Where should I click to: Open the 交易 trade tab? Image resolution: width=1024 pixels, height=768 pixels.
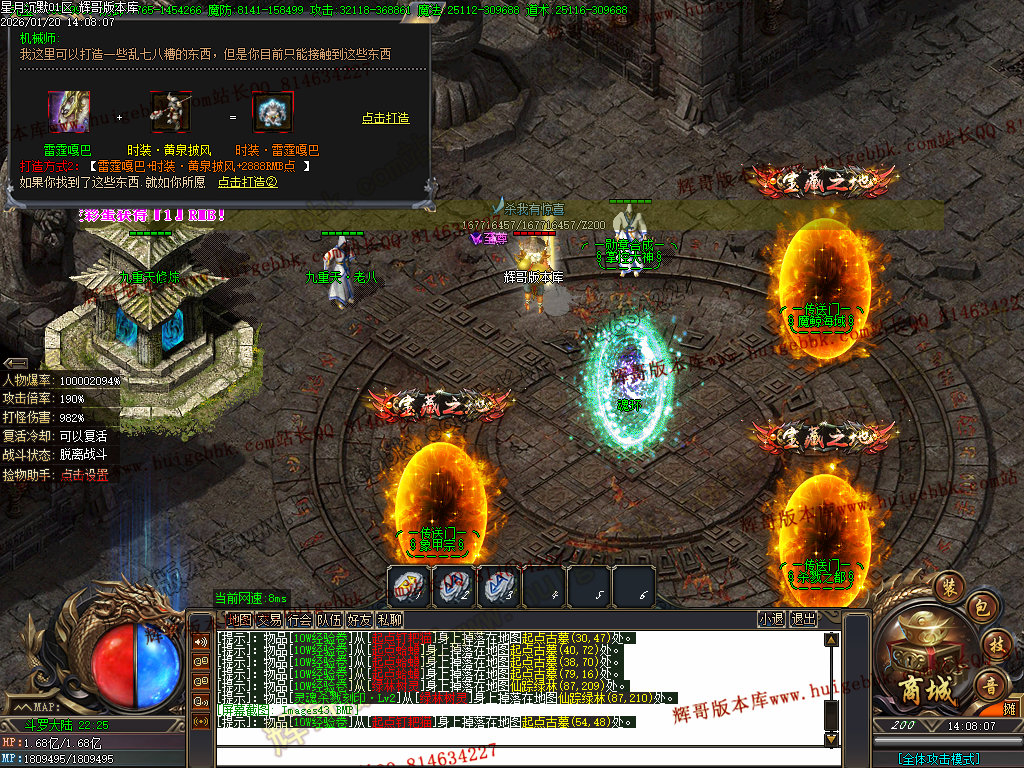point(269,619)
